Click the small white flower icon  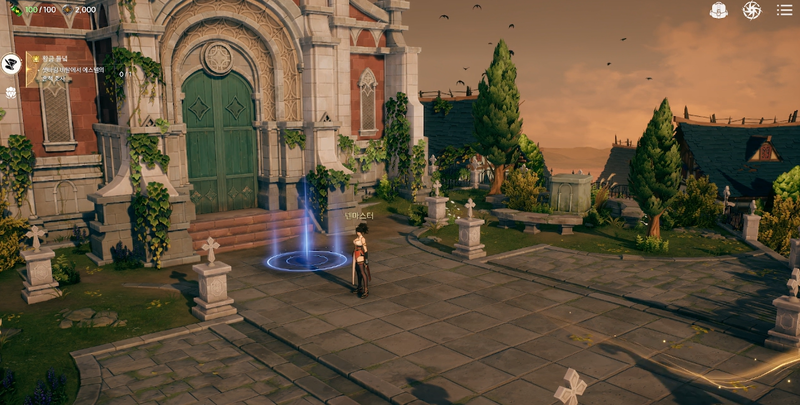coord(12,93)
